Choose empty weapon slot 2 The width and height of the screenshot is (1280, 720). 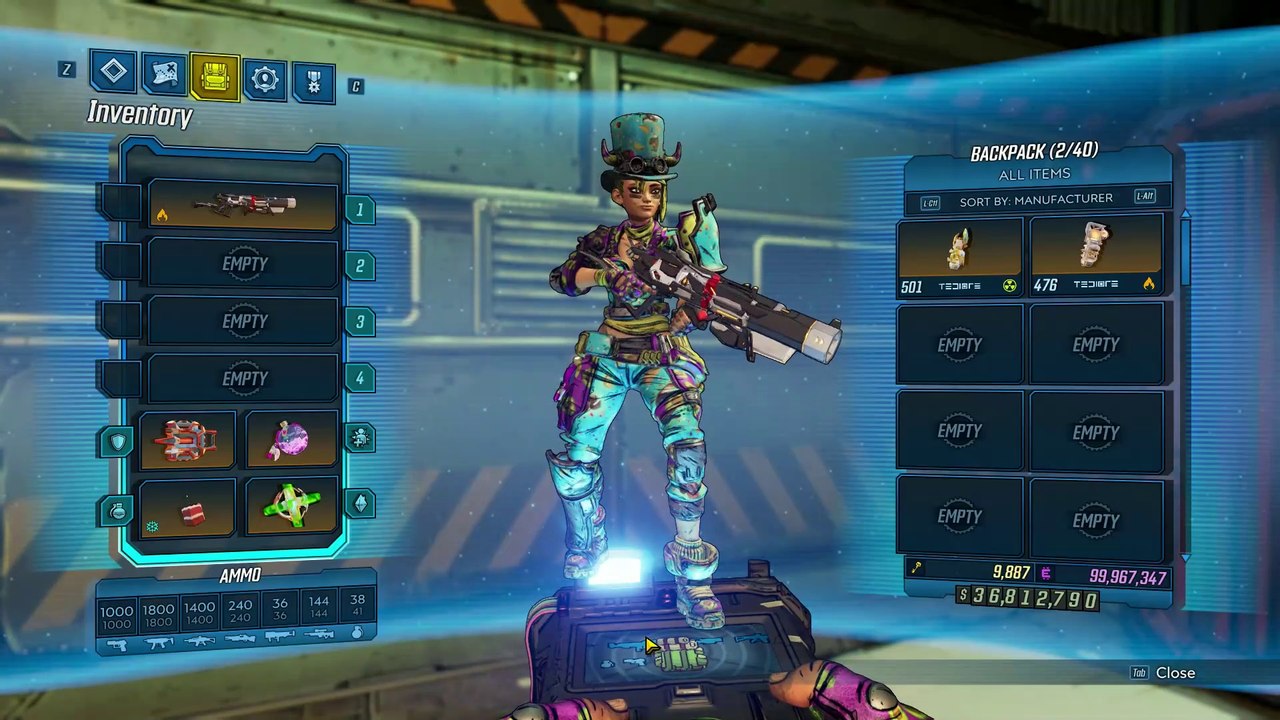point(243,264)
